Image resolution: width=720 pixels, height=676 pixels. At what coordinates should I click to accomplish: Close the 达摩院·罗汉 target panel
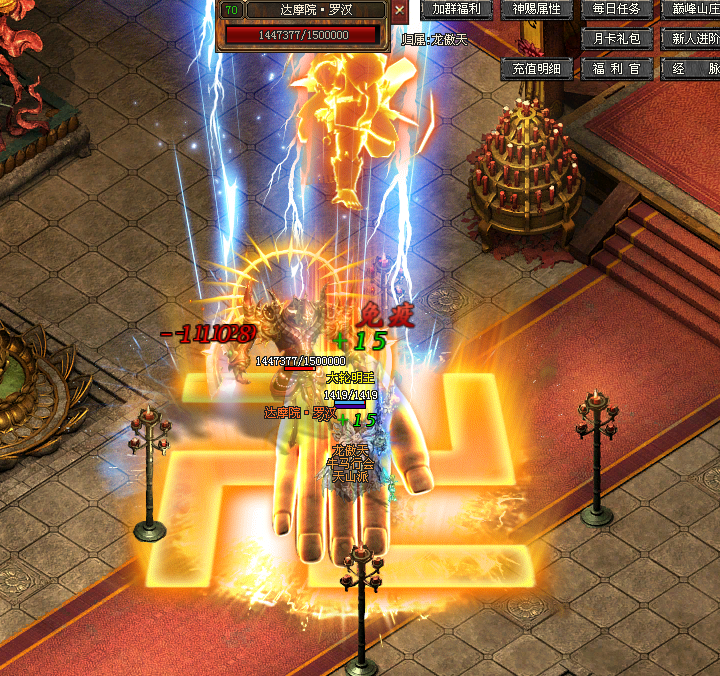[x=400, y=11]
